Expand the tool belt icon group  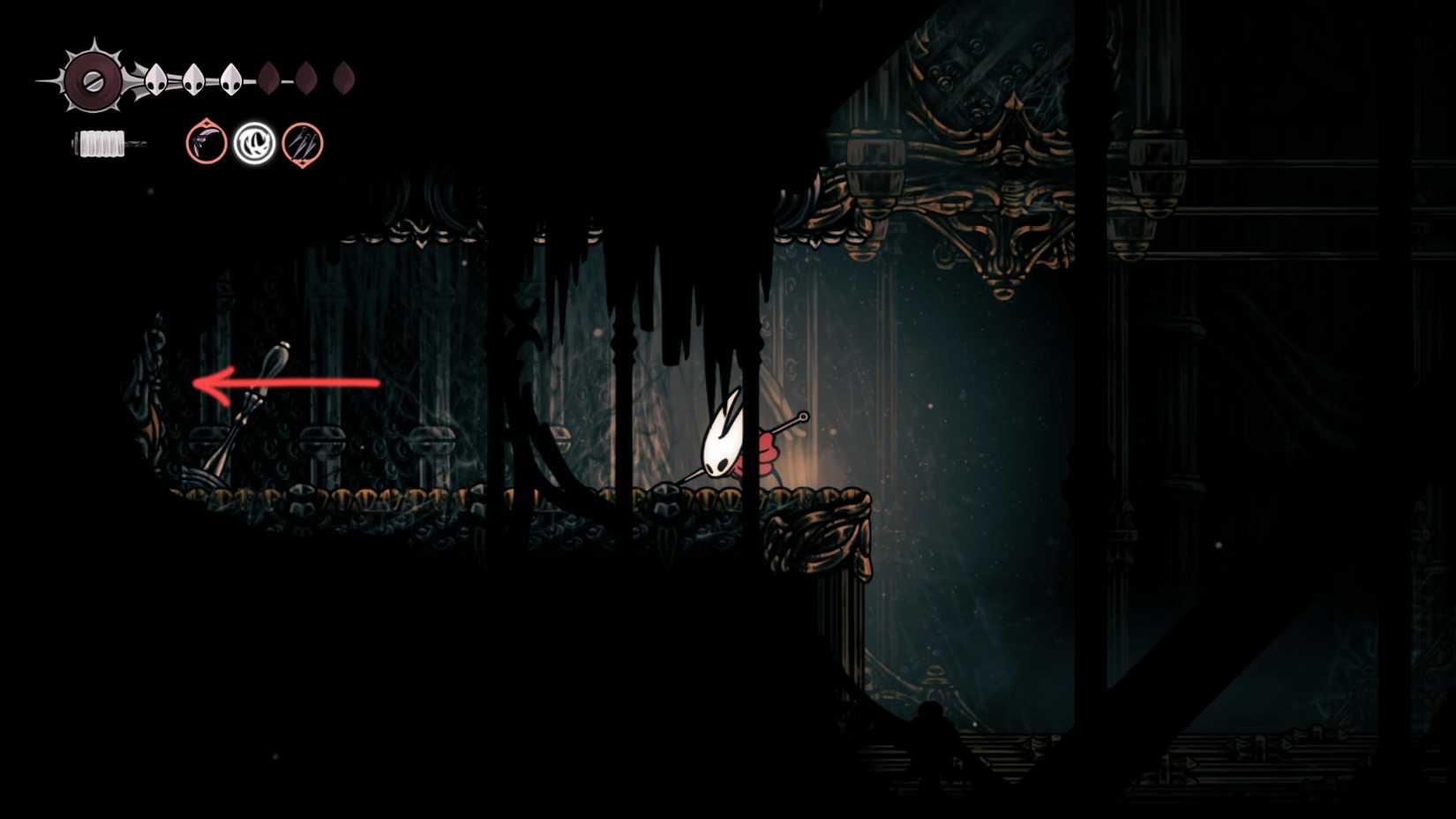click(x=253, y=144)
